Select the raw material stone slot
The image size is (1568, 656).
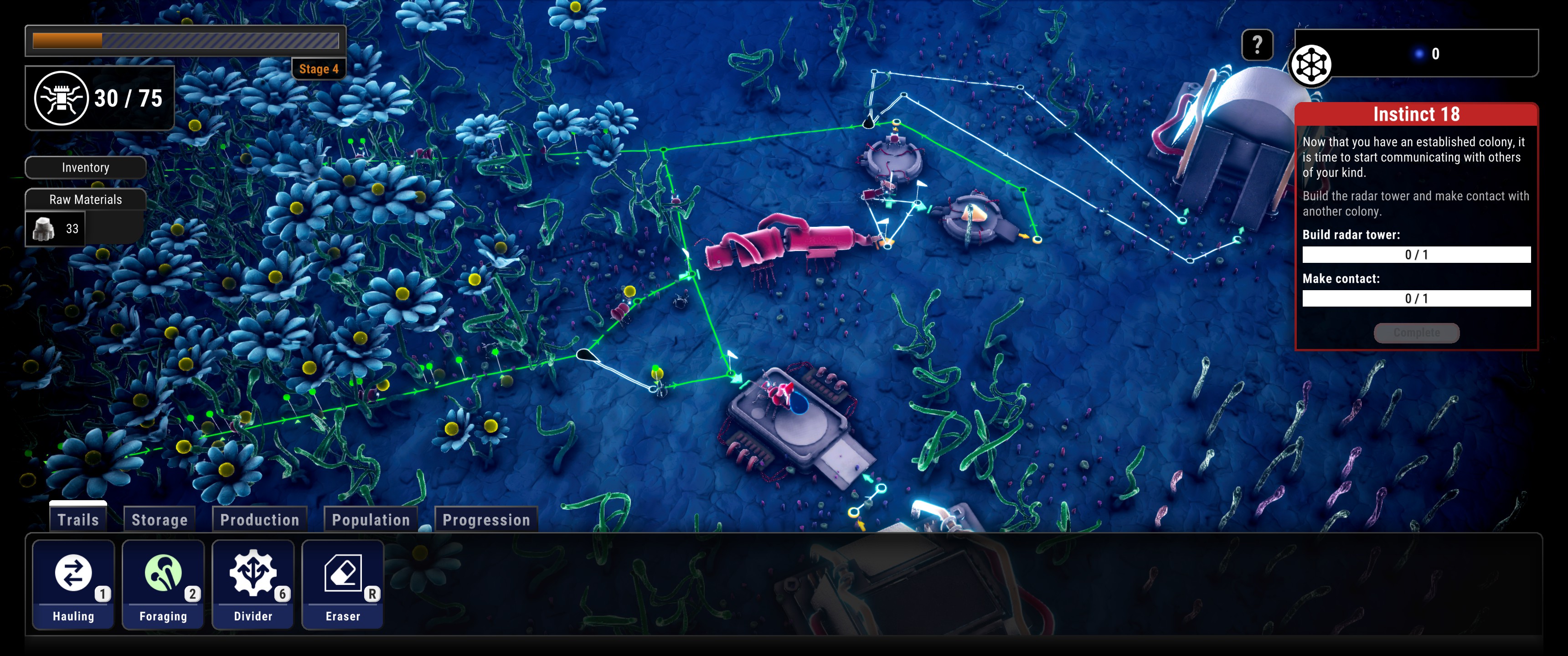[56, 229]
